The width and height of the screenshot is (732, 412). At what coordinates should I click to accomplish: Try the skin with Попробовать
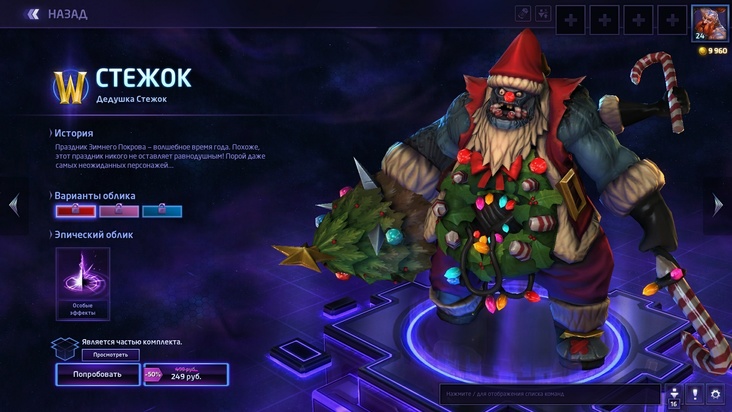point(97,375)
